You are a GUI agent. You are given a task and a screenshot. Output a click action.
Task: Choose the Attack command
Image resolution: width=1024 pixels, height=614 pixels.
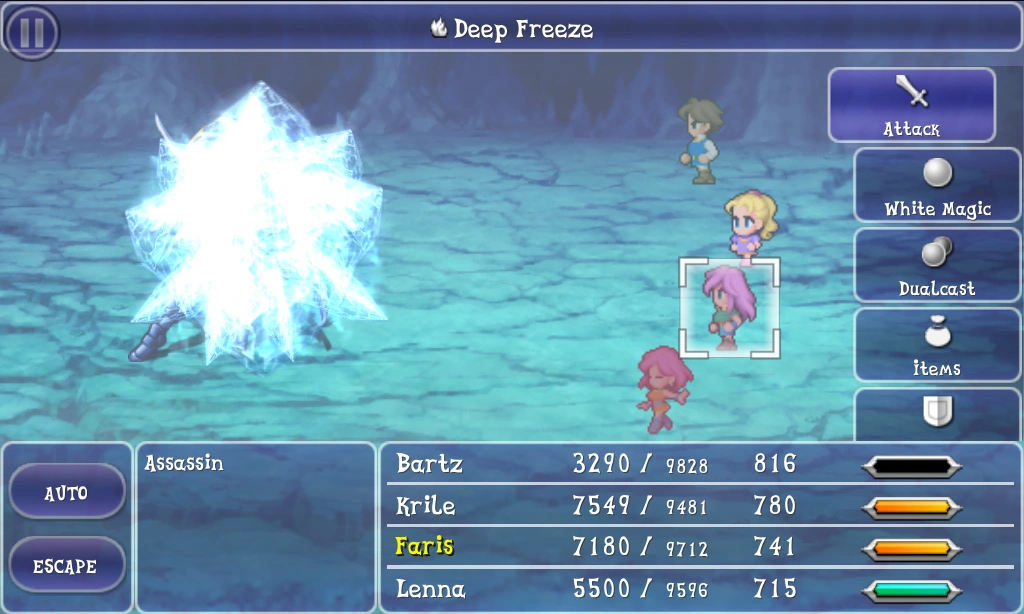click(911, 105)
